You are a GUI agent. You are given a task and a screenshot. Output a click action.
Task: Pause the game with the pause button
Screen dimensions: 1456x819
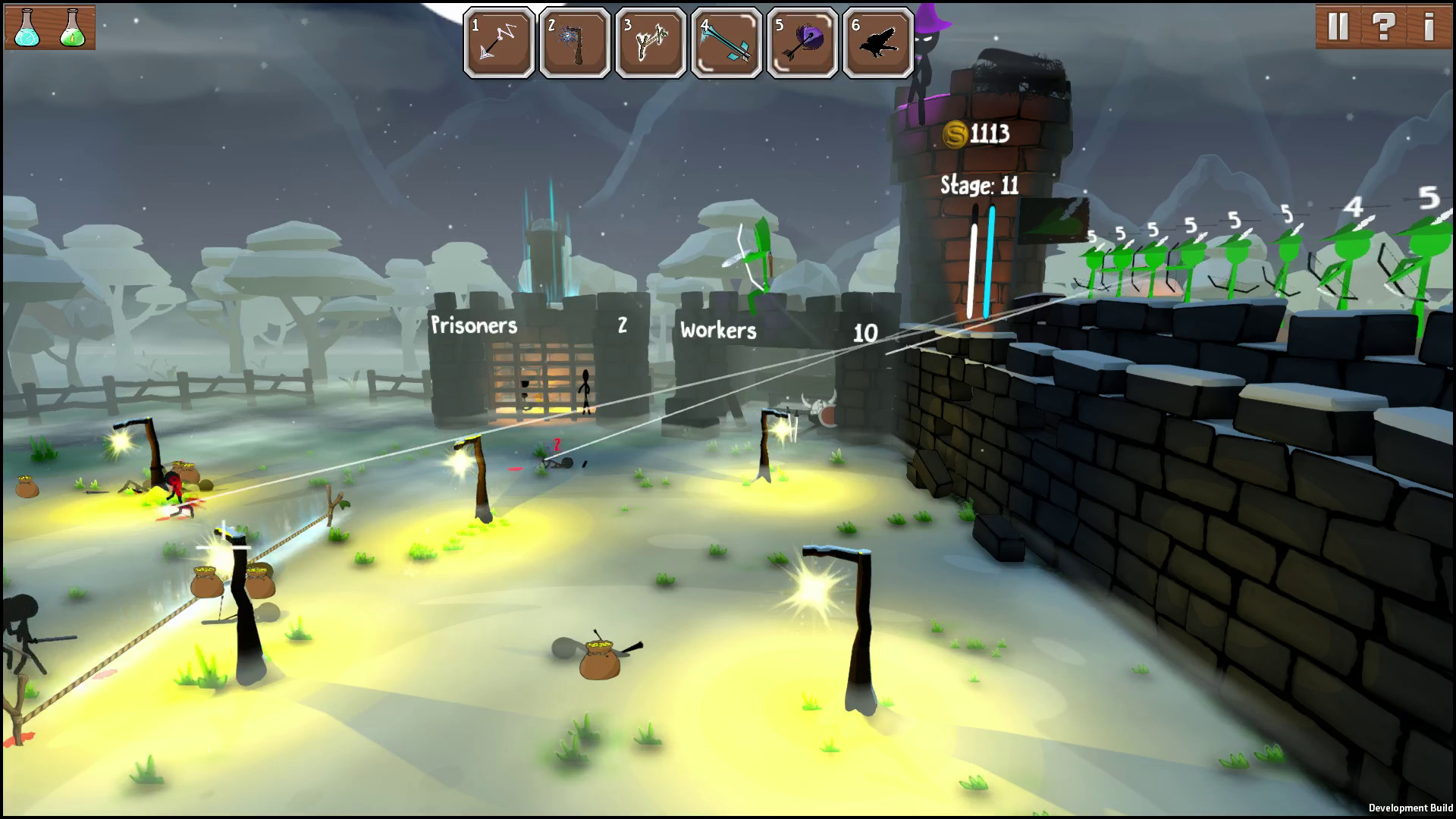pyautogui.click(x=1340, y=26)
